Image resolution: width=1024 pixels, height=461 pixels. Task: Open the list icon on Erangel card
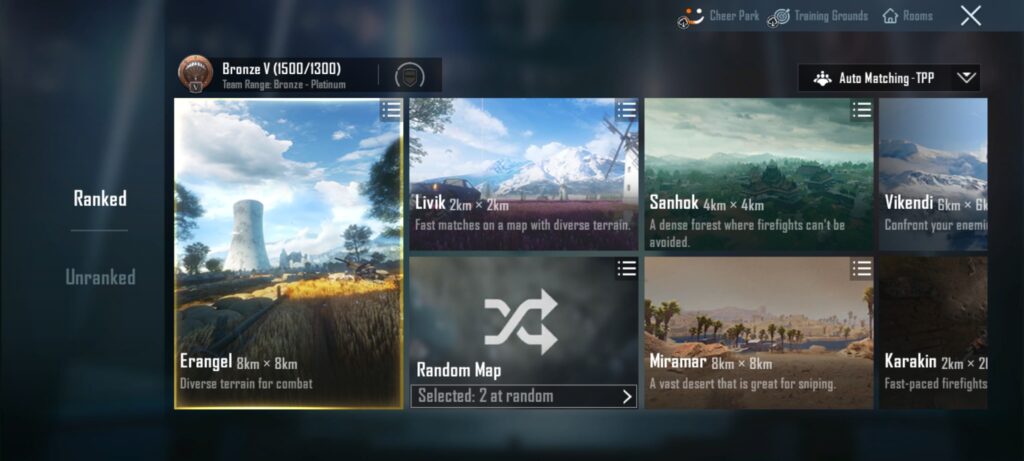[x=391, y=110]
